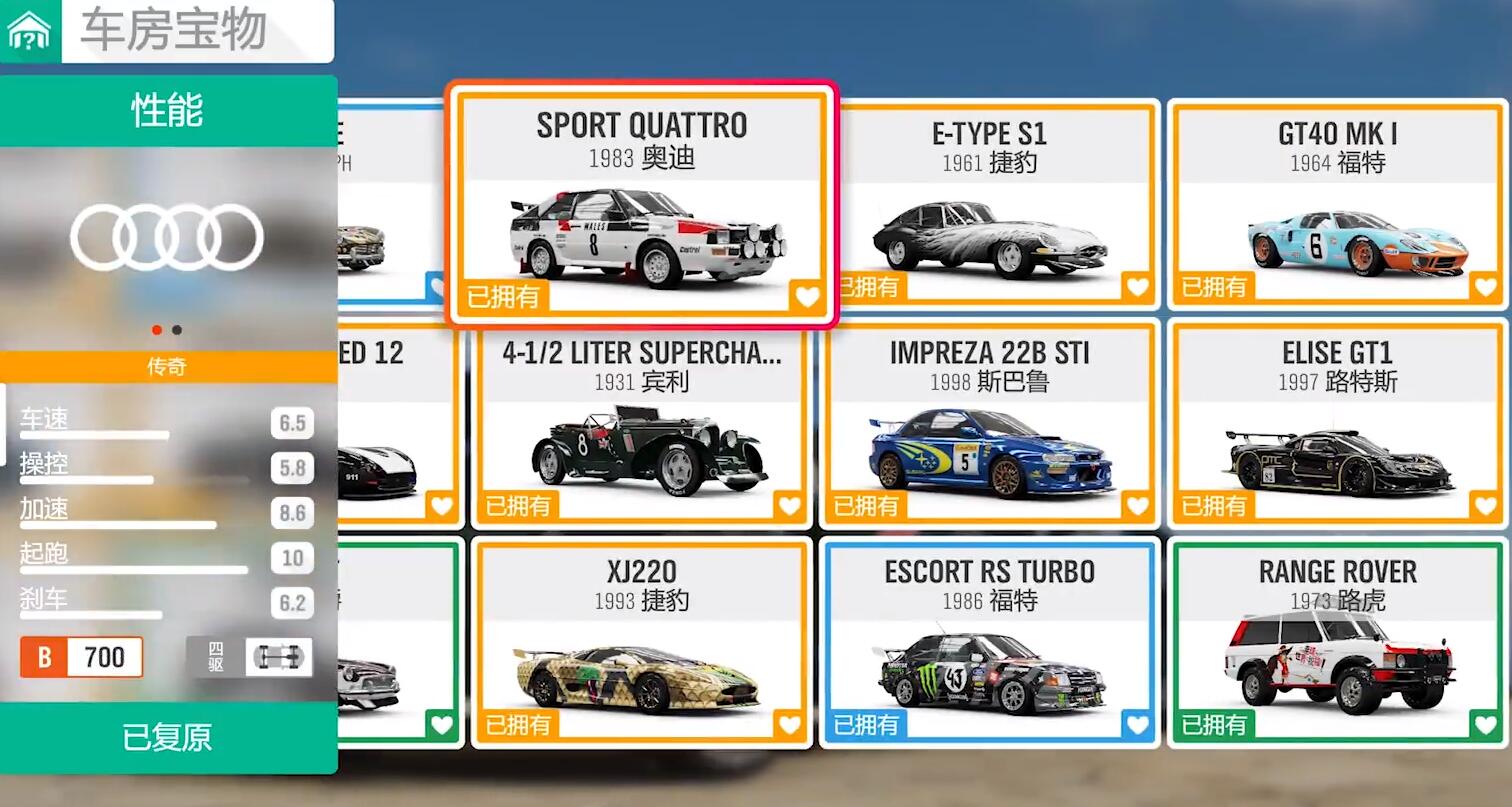Choose the E-Type S1 Jaguar card
The height and width of the screenshot is (807, 1512).
(989, 205)
